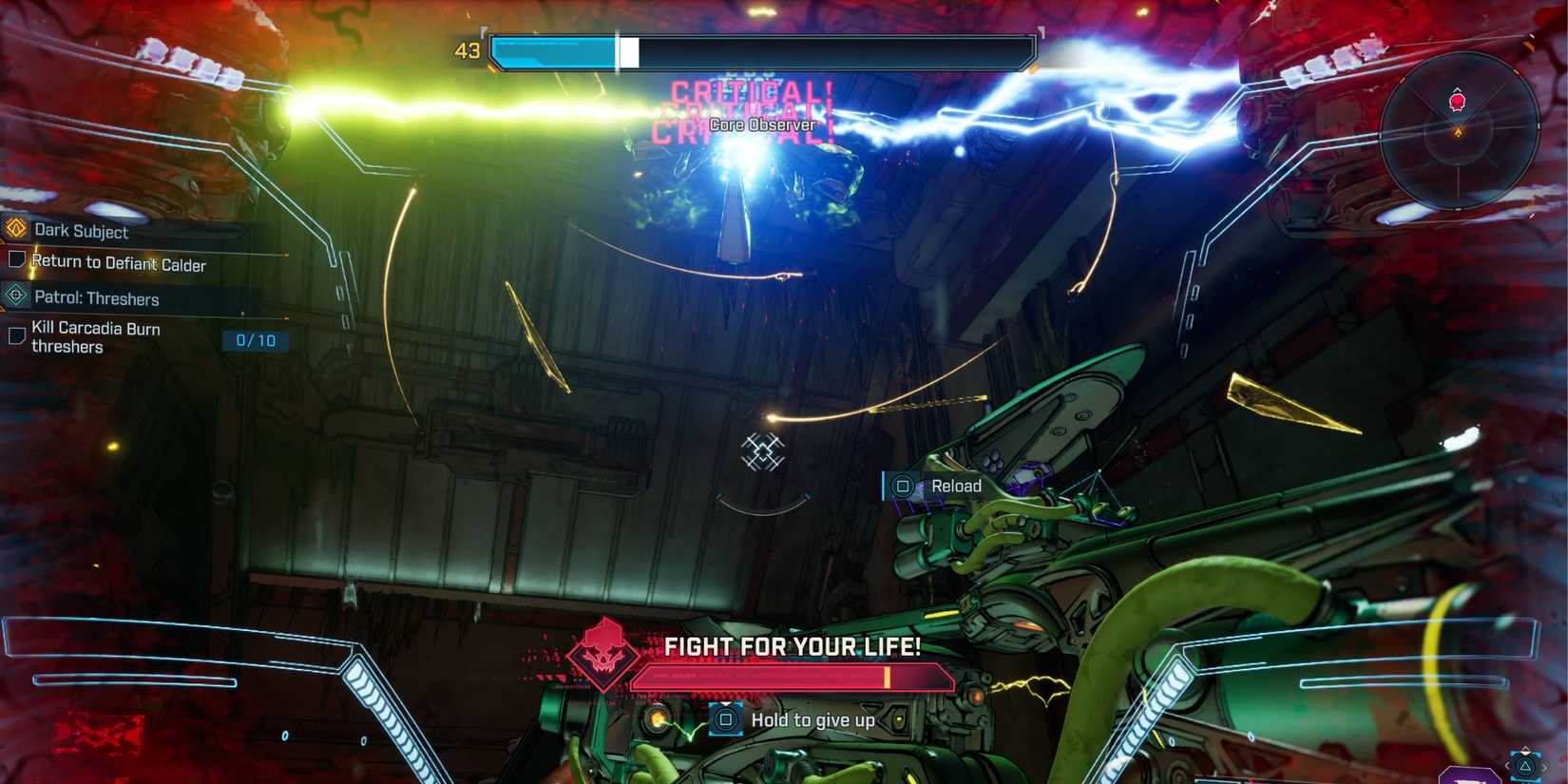Click the Hold to give up label
This screenshot has width=1568, height=784.
[x=813, y=720]
